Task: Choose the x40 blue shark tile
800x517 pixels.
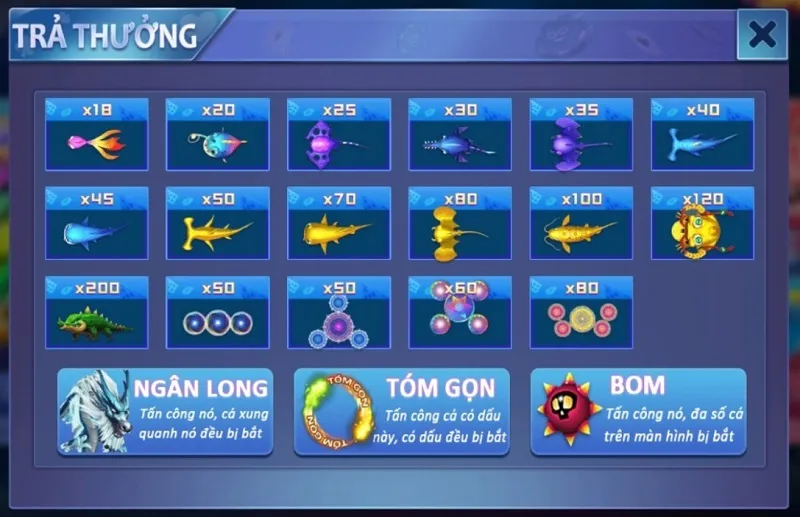Action: 702,134
